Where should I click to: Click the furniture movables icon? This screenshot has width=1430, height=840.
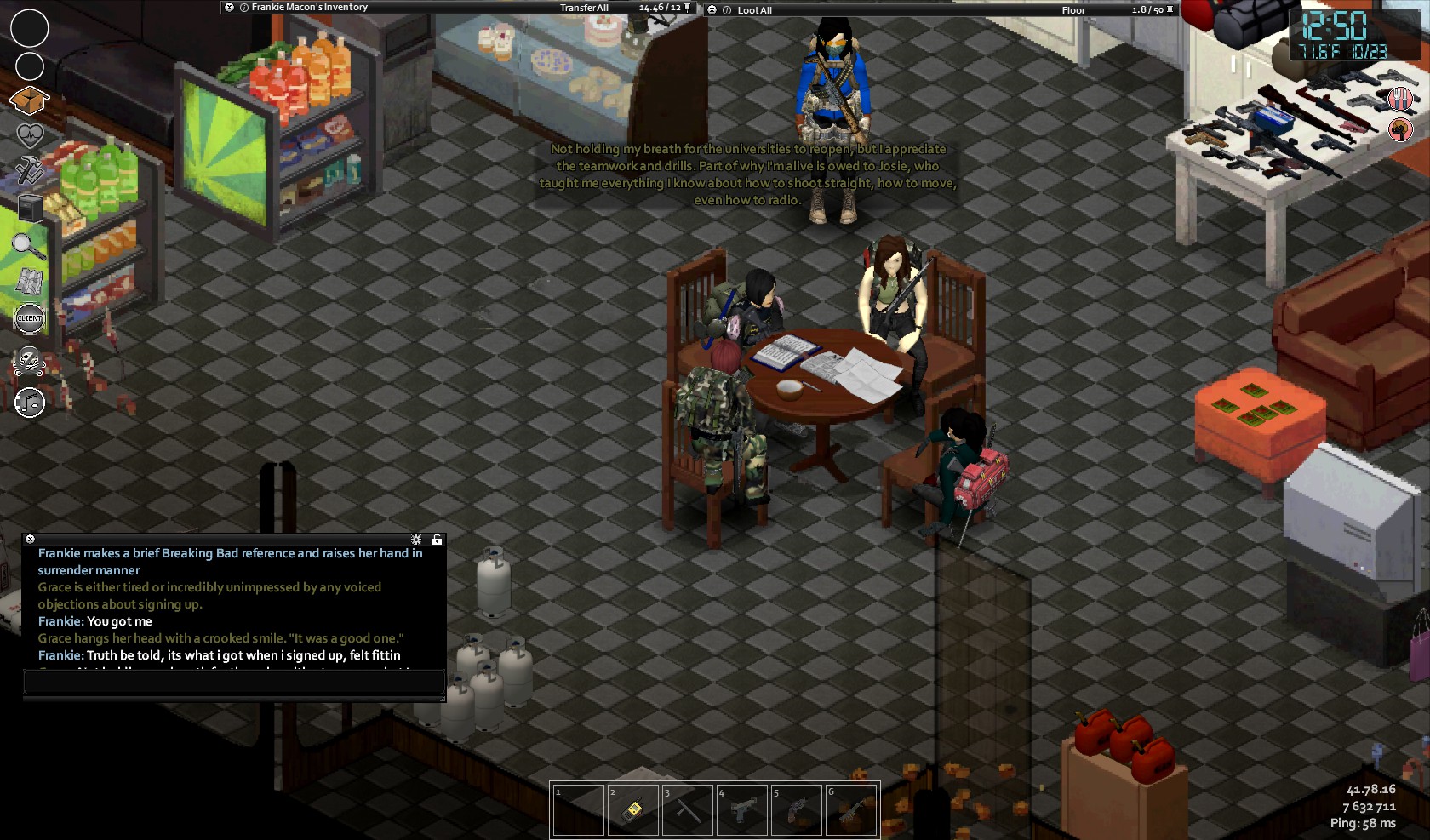pyautogui.click(x=30, y=208)
